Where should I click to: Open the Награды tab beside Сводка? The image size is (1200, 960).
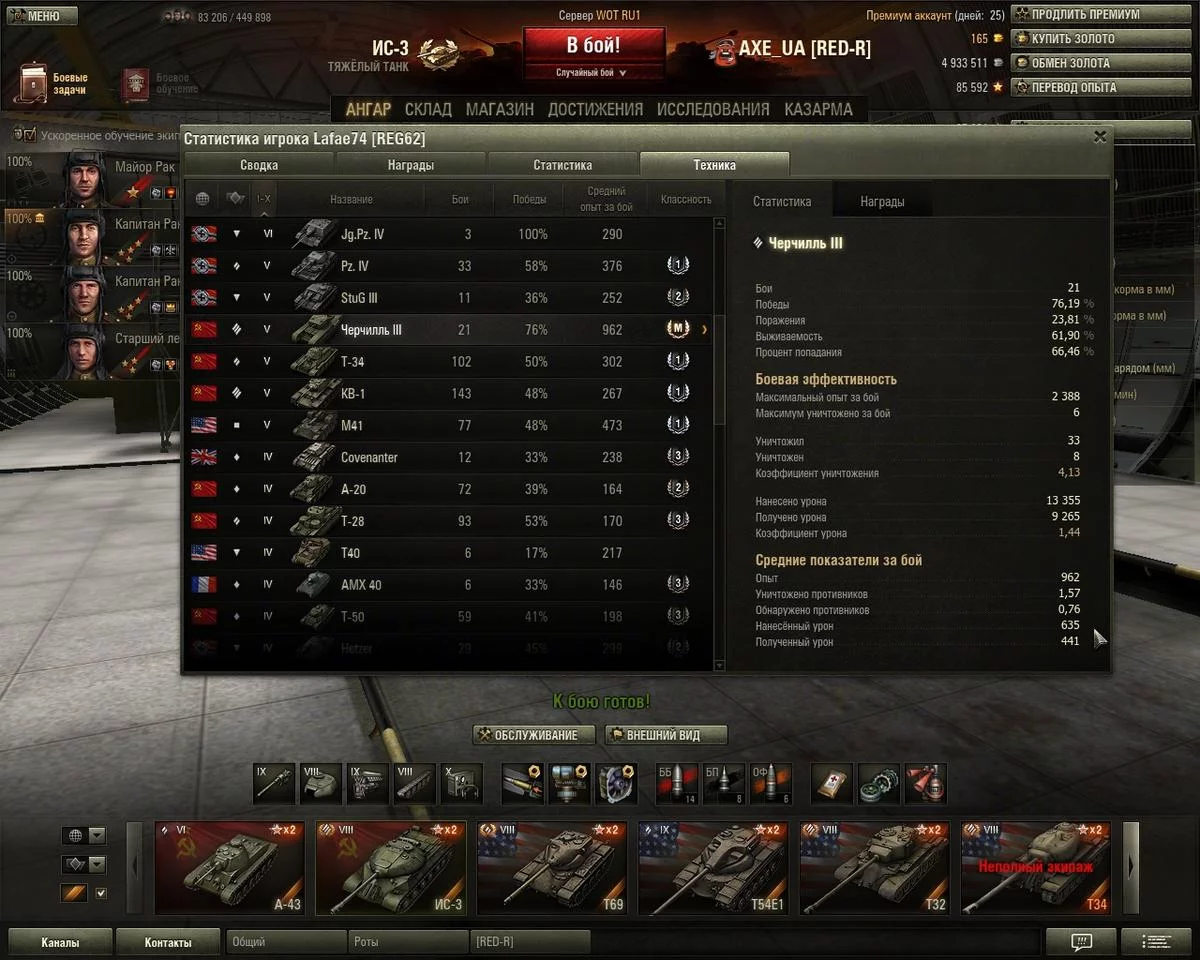coord(411,165)
